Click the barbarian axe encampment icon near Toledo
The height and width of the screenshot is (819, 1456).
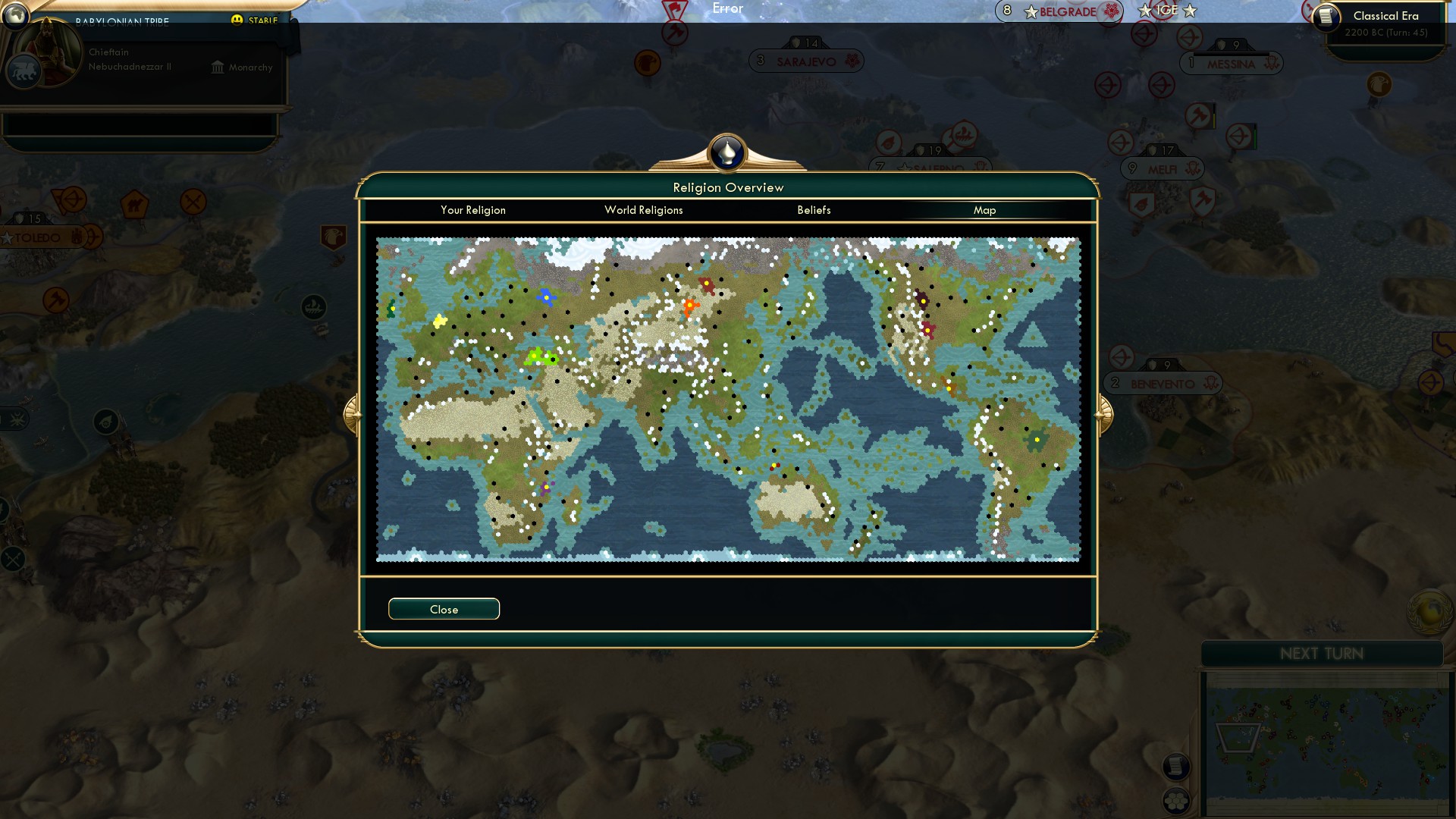click(x=55, y=300)
